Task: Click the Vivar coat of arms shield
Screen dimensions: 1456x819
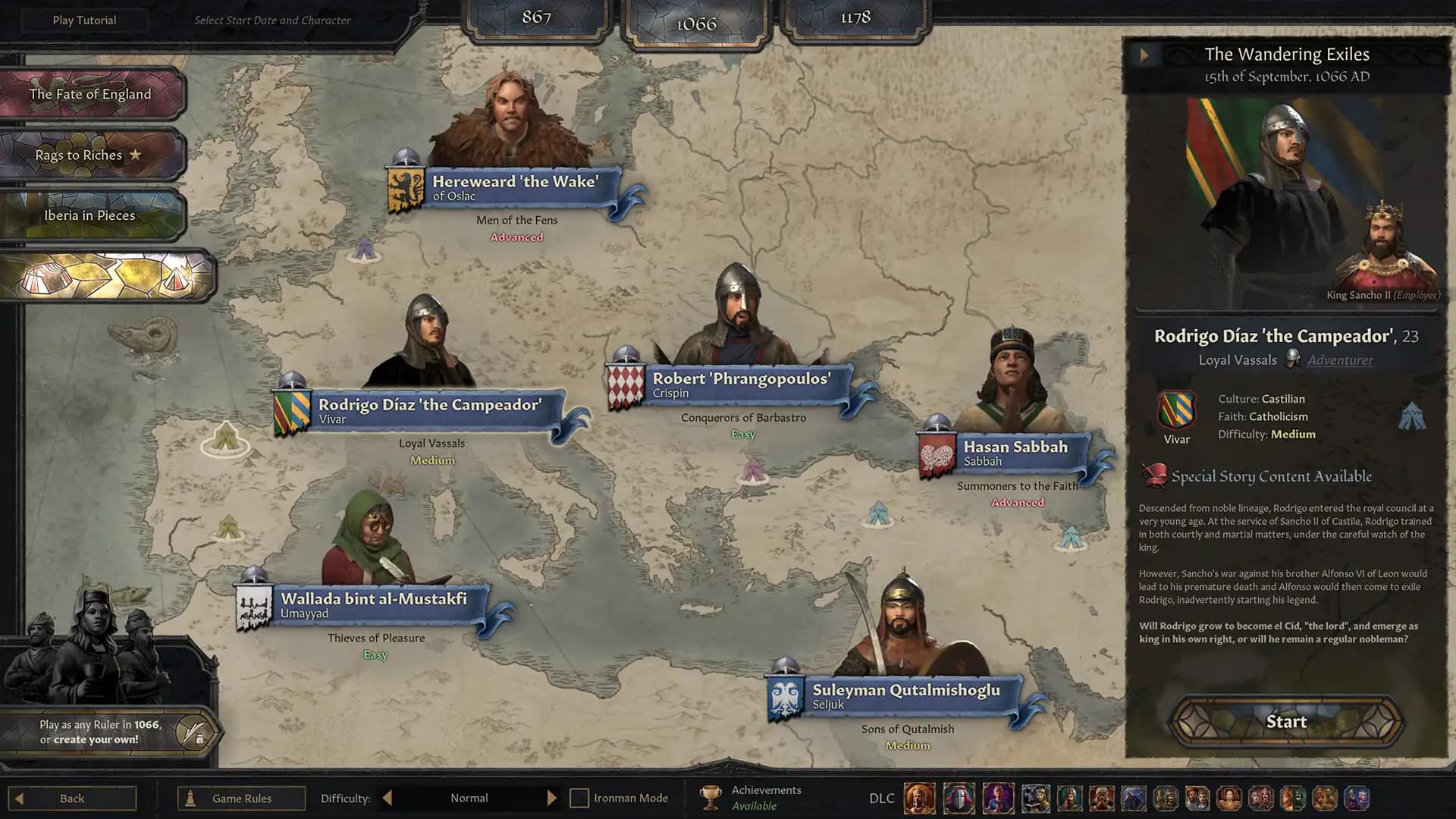Action: [x=1176, y=409]
